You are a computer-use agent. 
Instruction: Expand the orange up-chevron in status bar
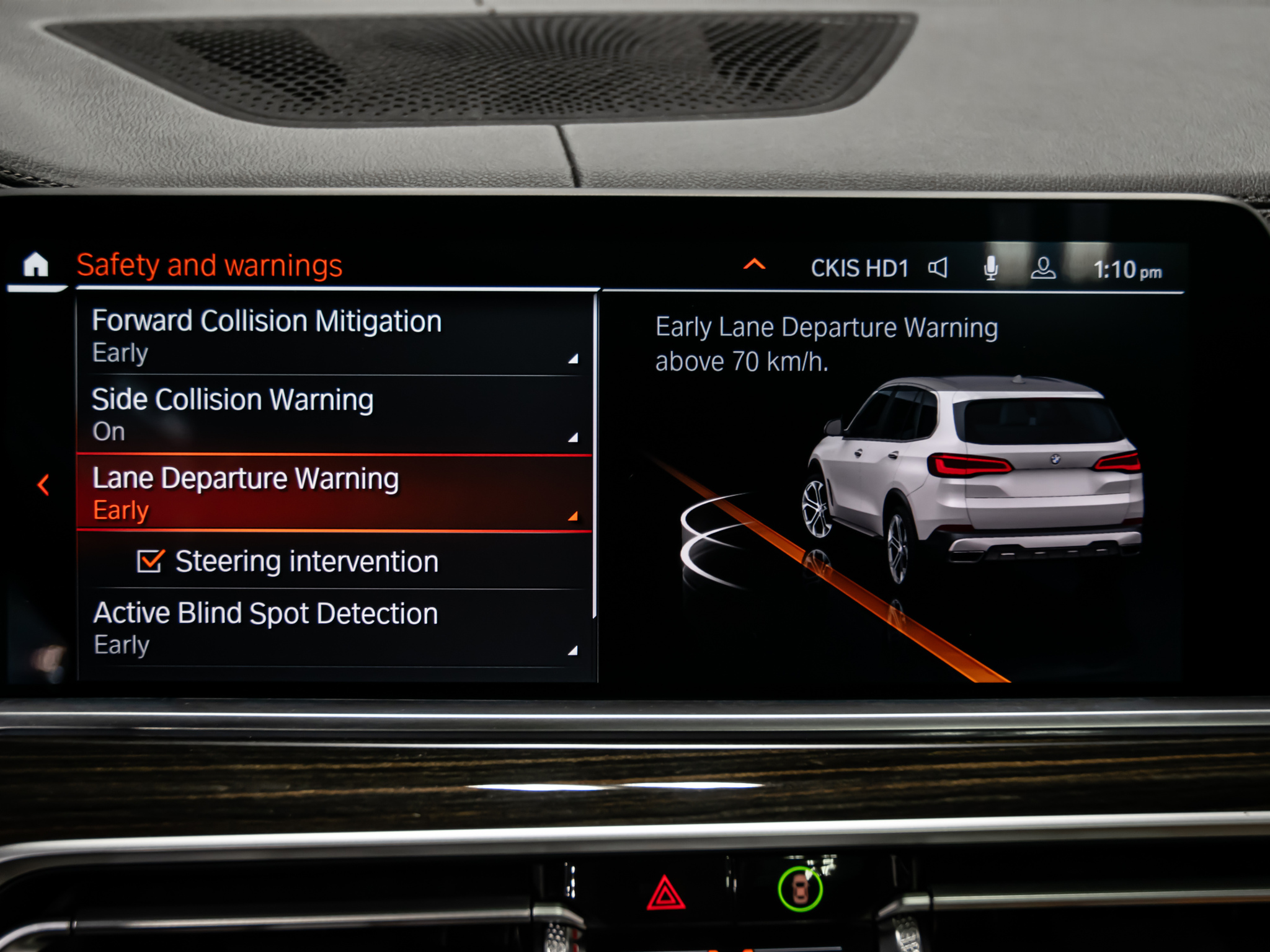(754, 266)
